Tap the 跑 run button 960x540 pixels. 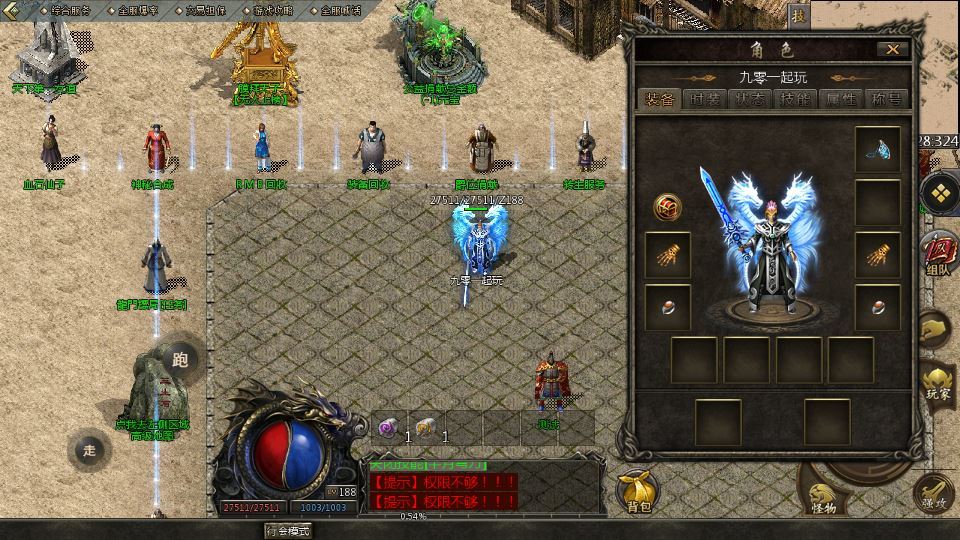pyautogui.click(x=180, y=360)
